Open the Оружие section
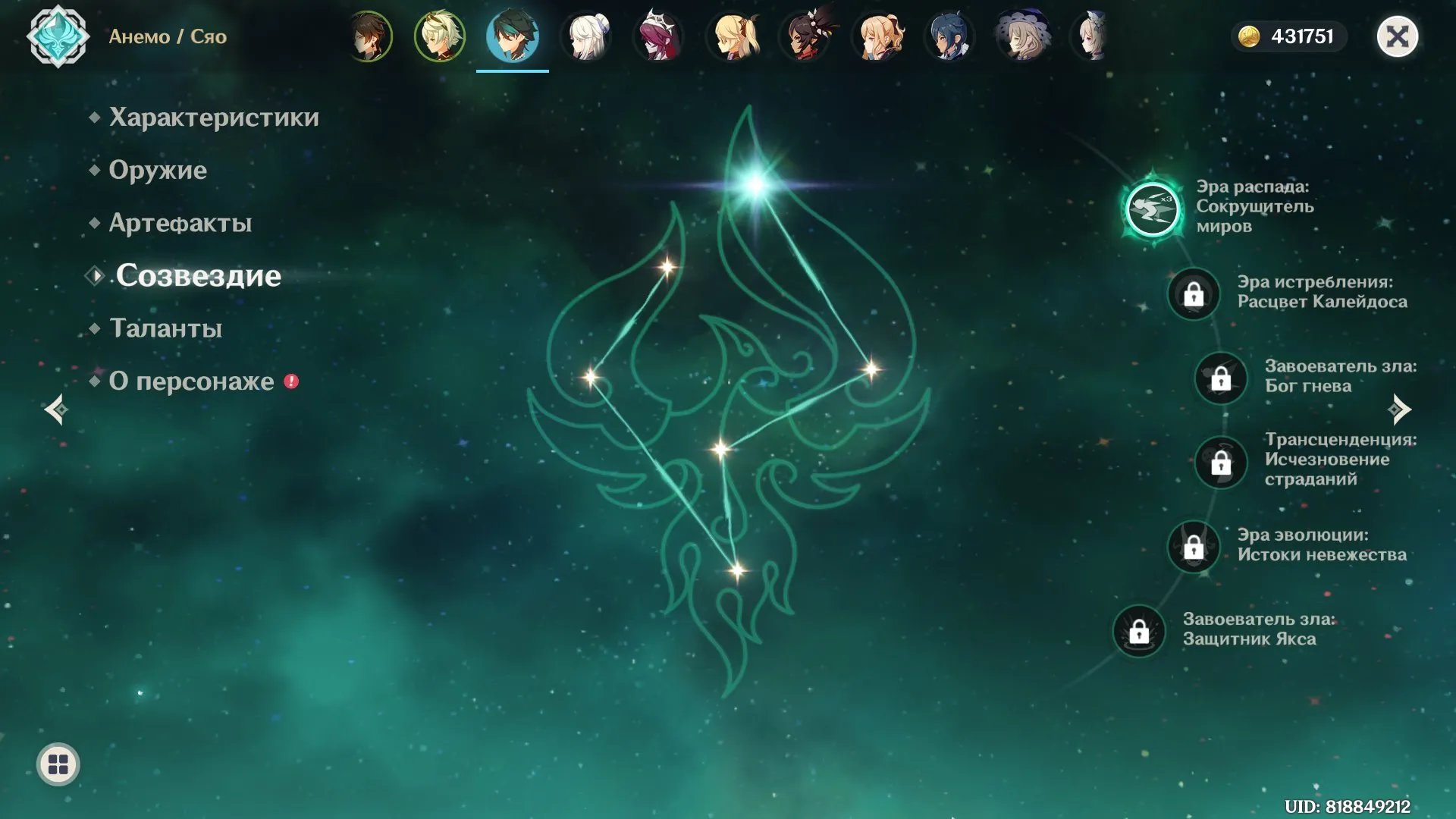1456x819 pixels. tap(157, 170)
